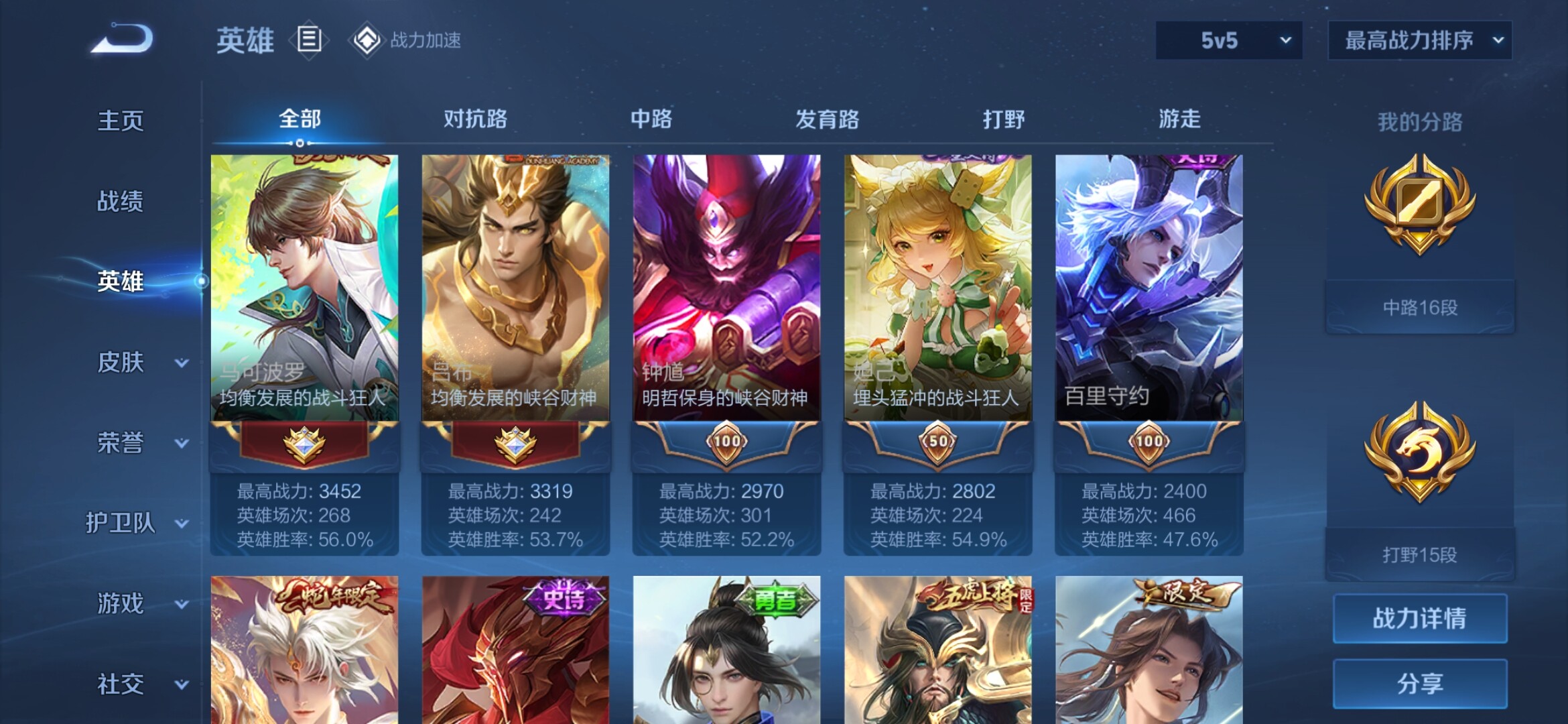Show the 打野 hero tab

(x=1003, y=119)
